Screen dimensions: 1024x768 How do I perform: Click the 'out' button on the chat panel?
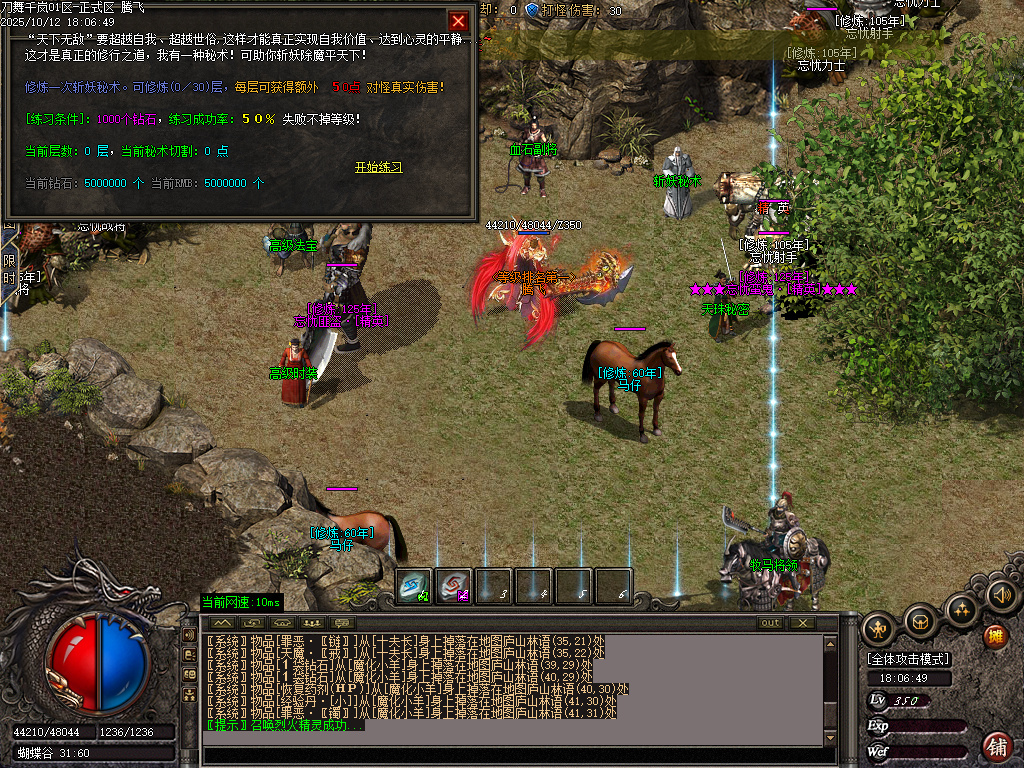(769, 623)
